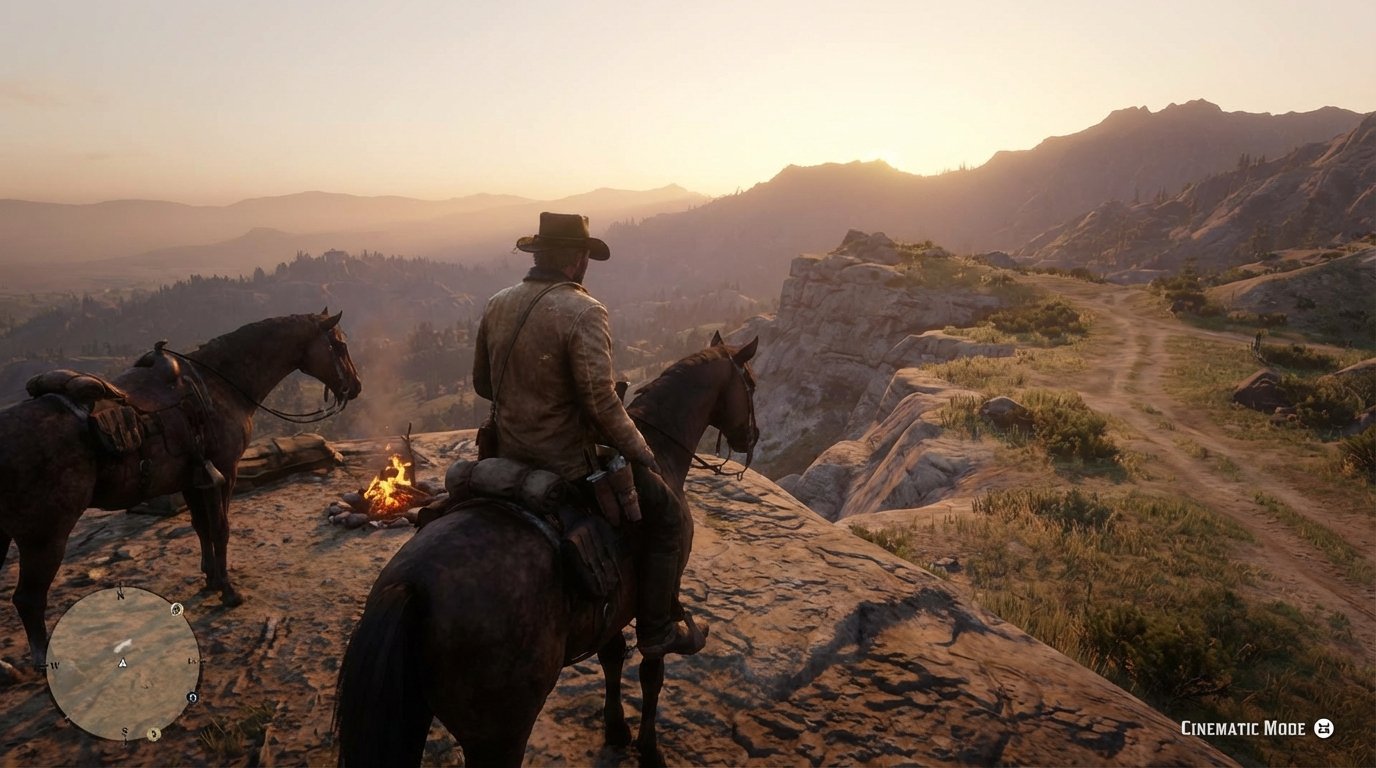
Task: Click the coin marker on the minimap edge
Action: tap(177, 610)
